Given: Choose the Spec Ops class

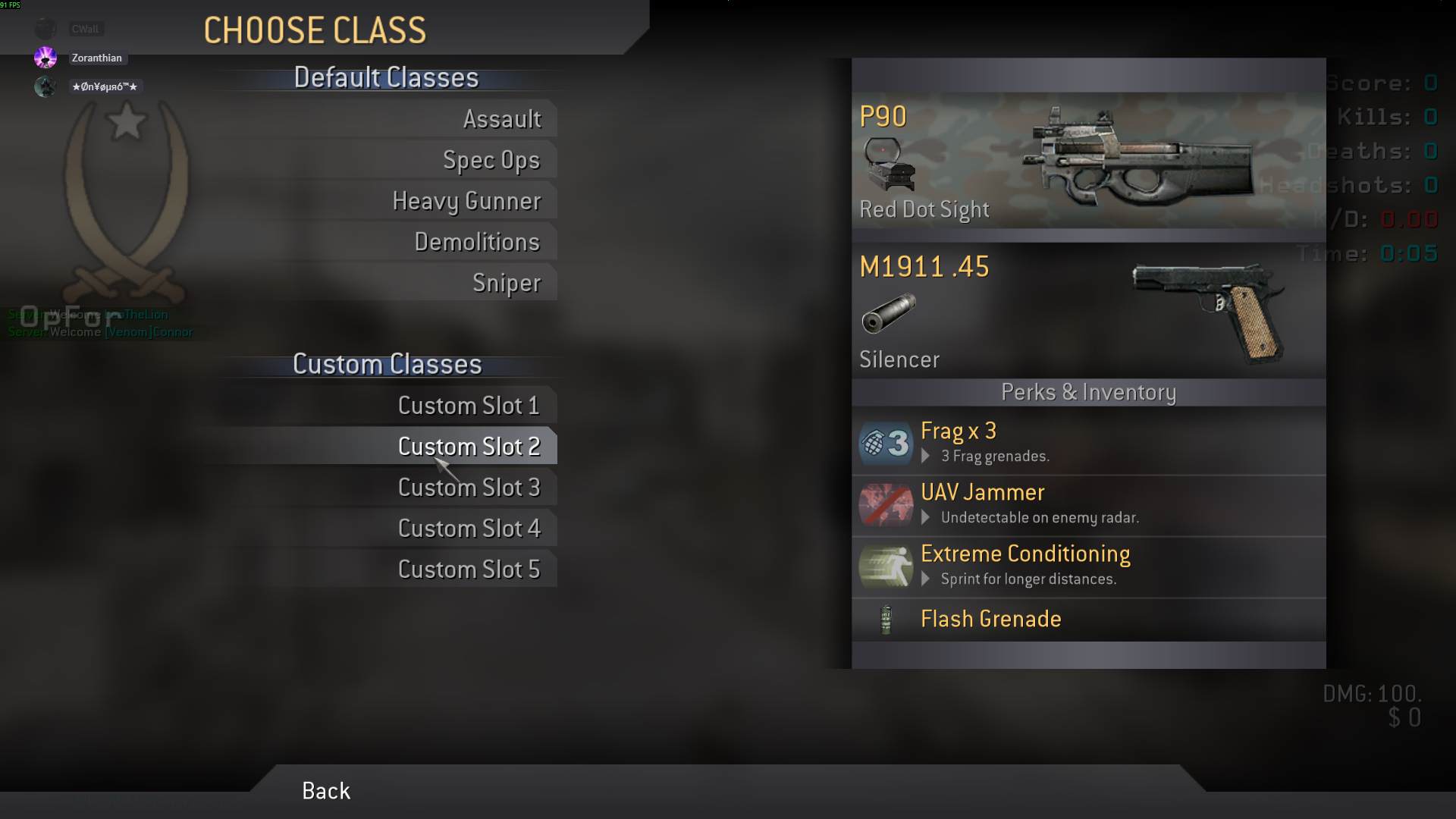Looking at the screenshot, I should (491, 160).
